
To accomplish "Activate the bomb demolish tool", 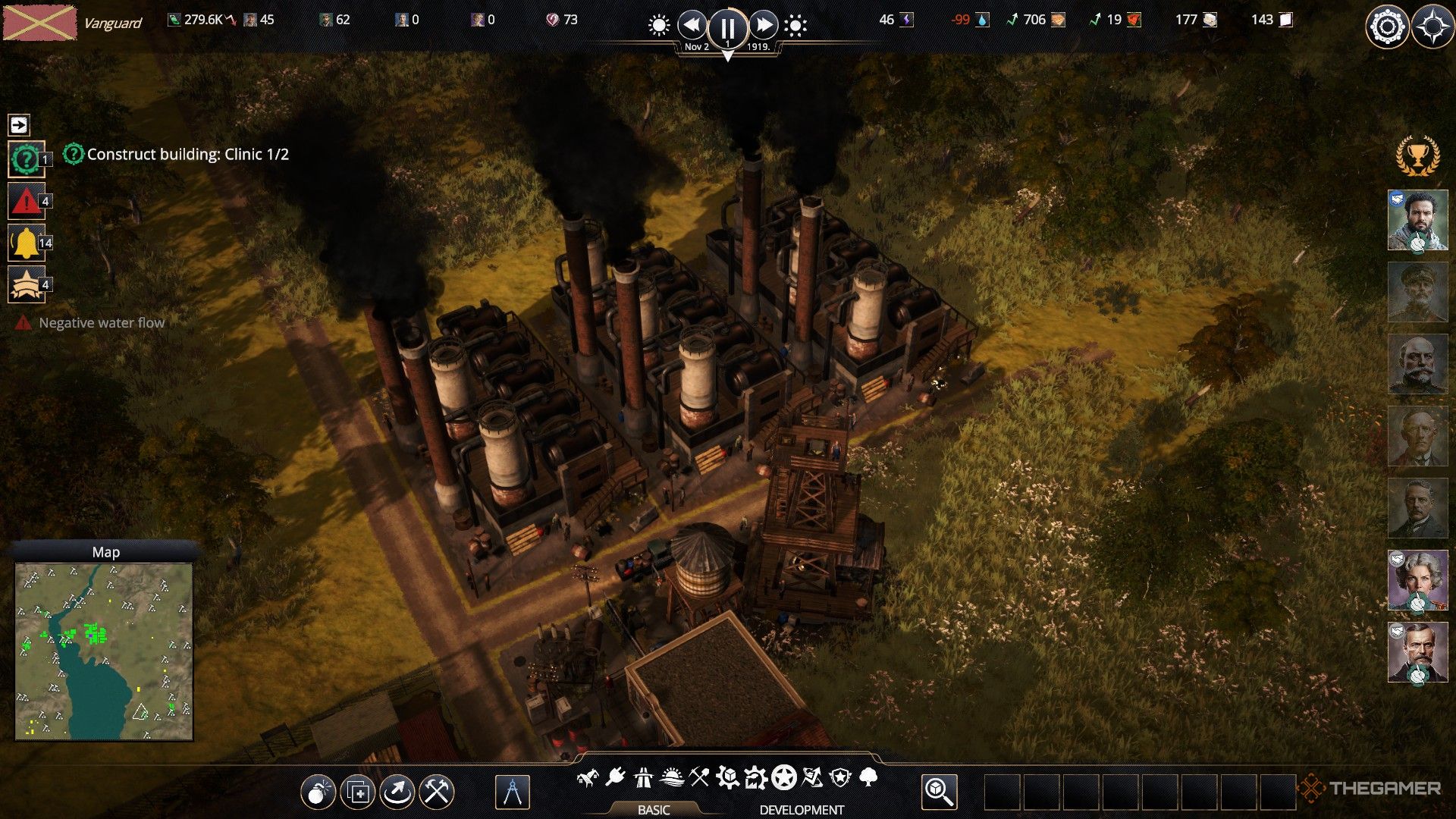I will (318, 792).
